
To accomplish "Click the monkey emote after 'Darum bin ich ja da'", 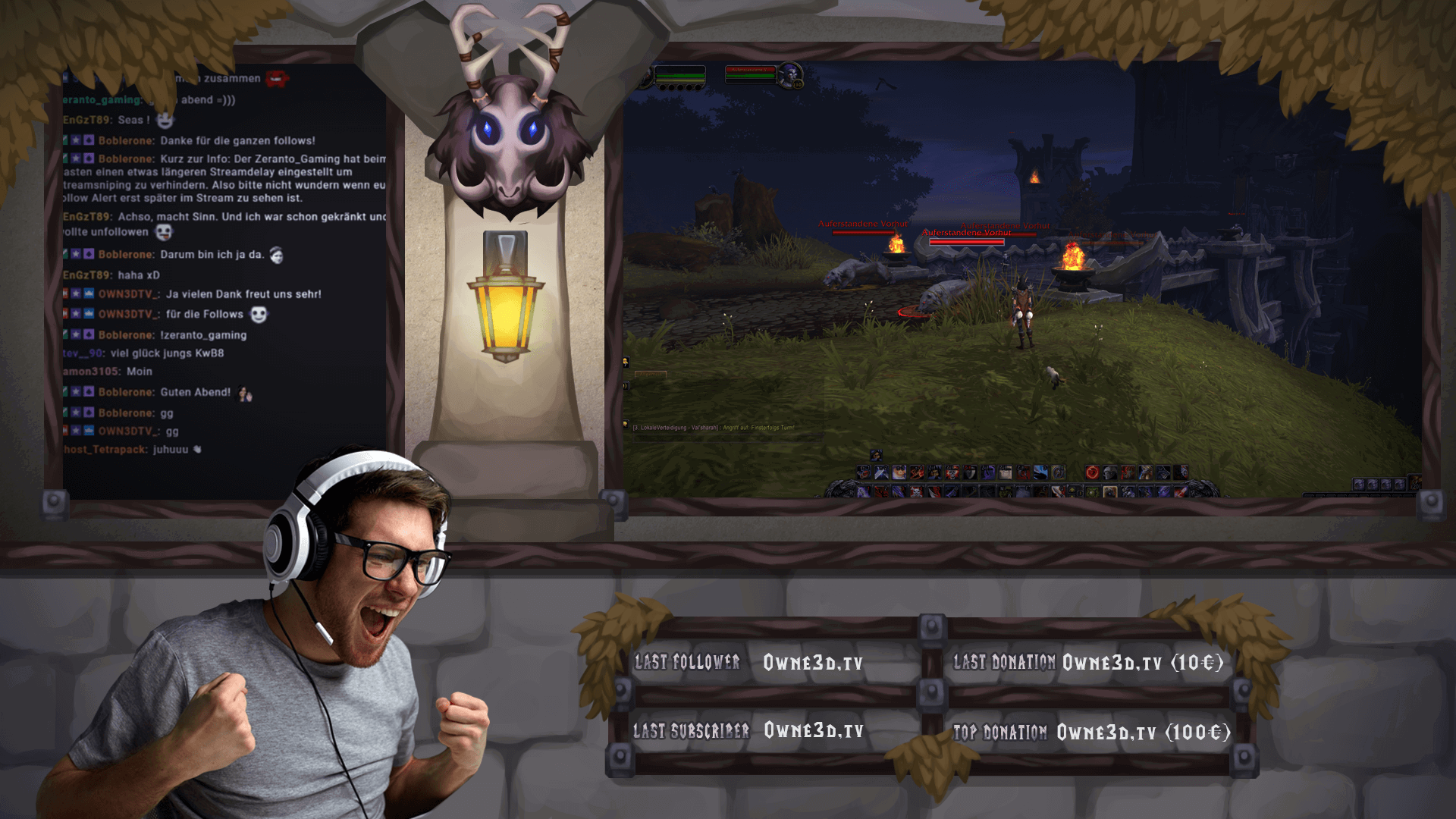I will pos(277,256).
